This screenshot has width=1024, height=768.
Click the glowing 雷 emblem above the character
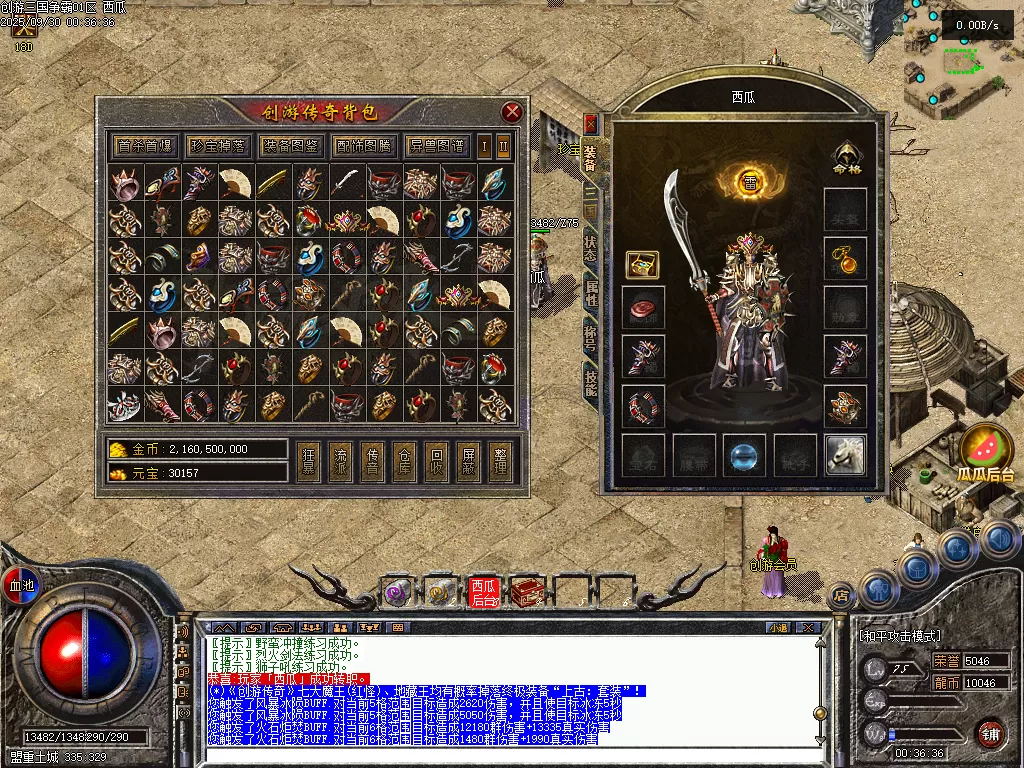tap(749, 181)
